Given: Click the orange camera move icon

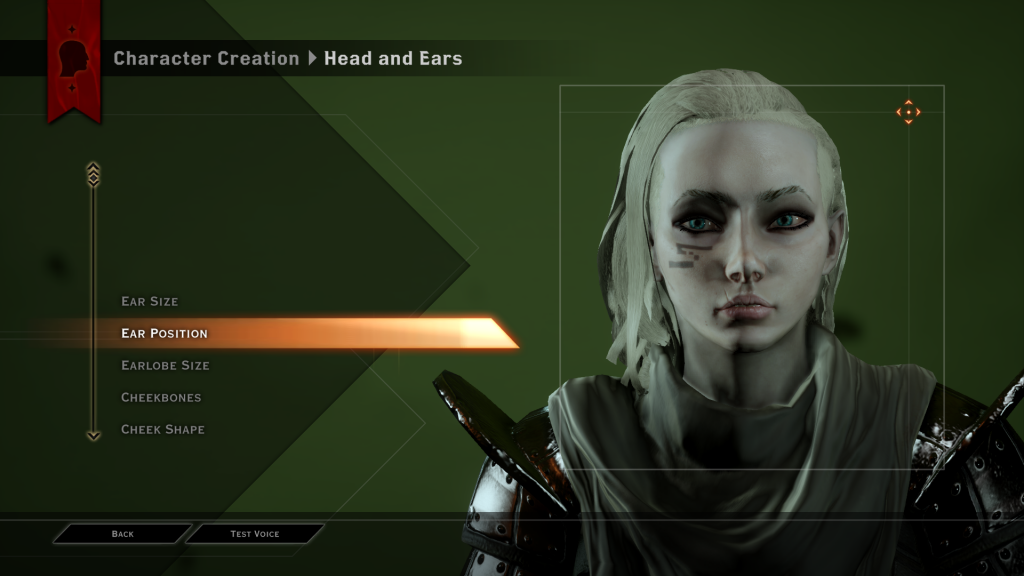Looking at the screenshot, I should [908, 112].
